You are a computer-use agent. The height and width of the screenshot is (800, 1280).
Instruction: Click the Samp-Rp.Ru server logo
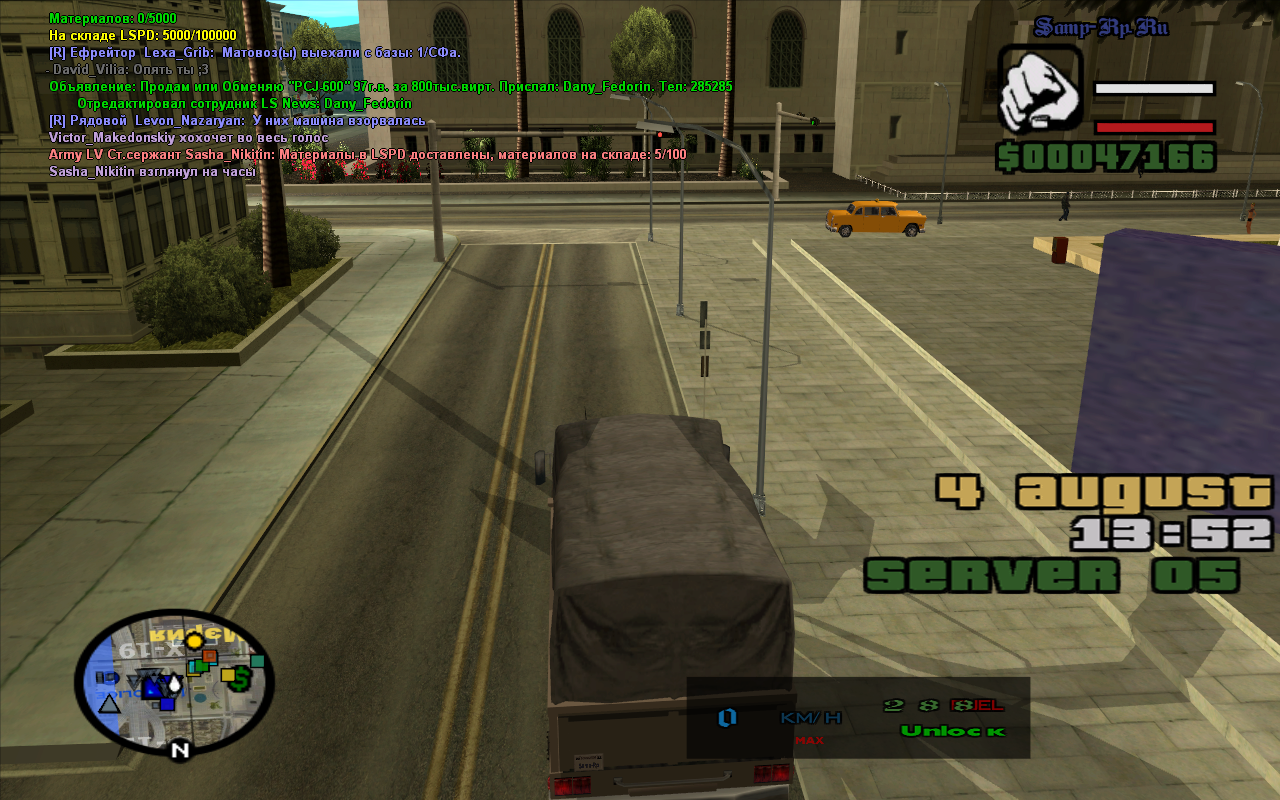tap(1101, 27)
